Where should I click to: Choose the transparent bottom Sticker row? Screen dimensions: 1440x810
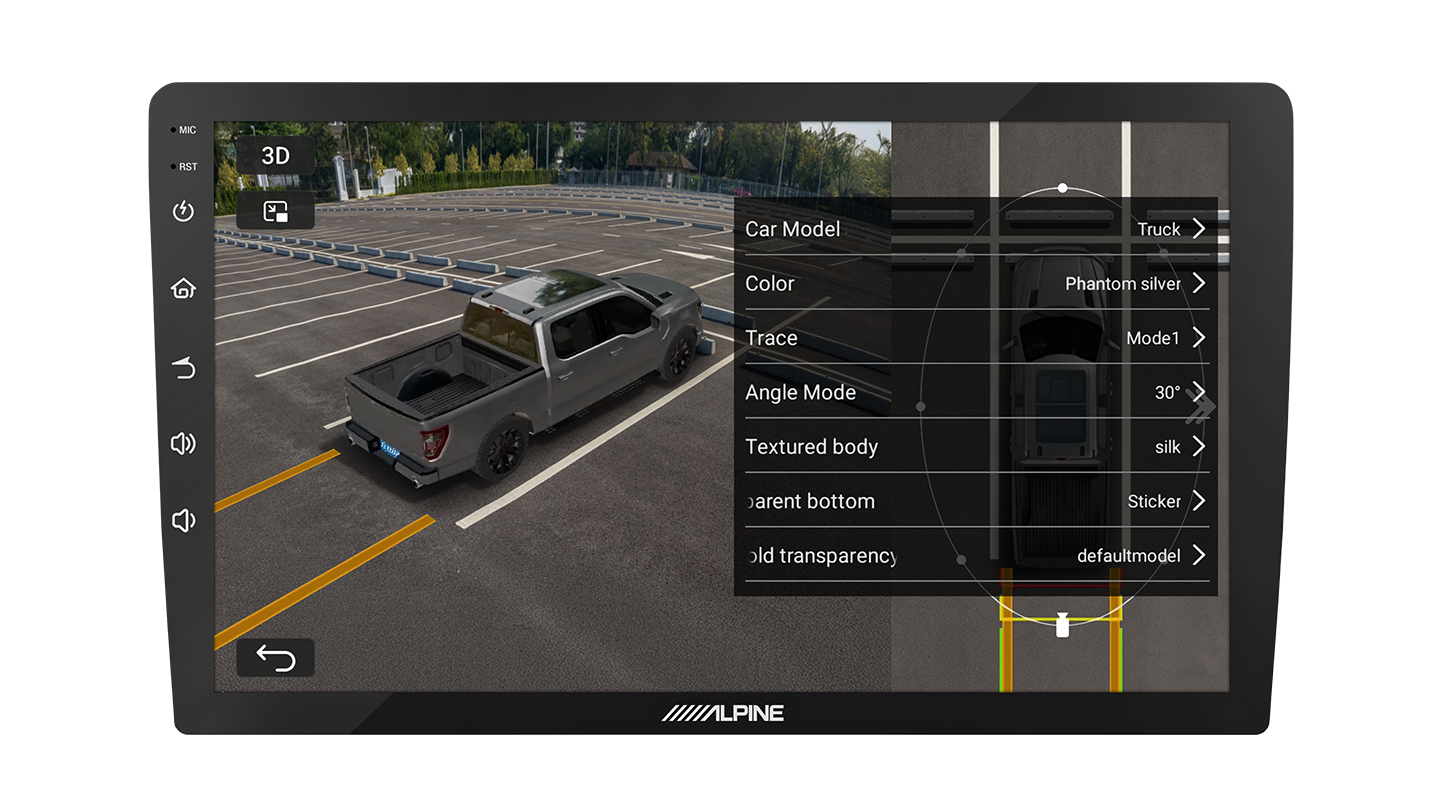point(975,501)
